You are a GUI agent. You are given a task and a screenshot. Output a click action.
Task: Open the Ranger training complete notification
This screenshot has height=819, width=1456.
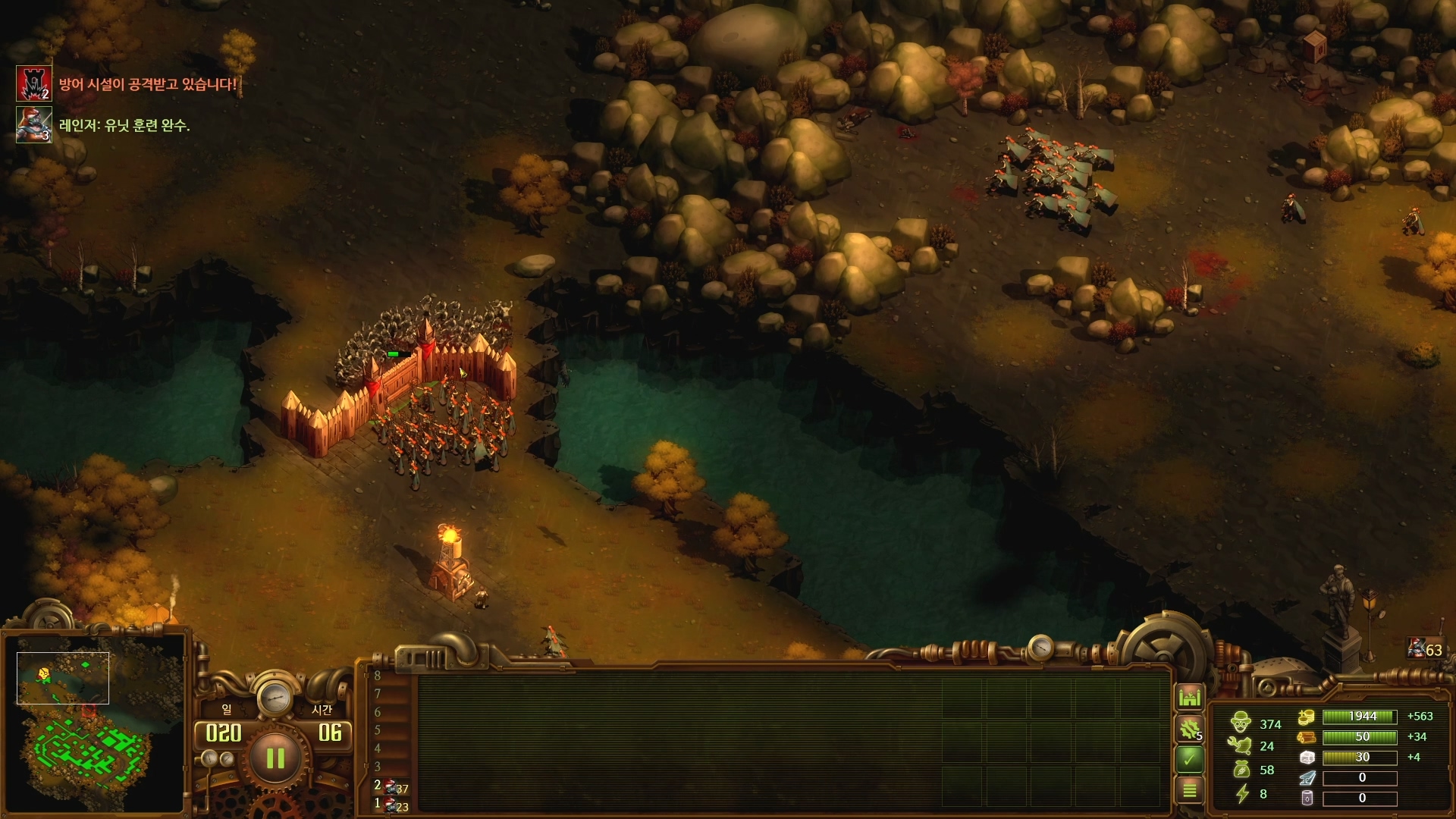pos(34,125)
